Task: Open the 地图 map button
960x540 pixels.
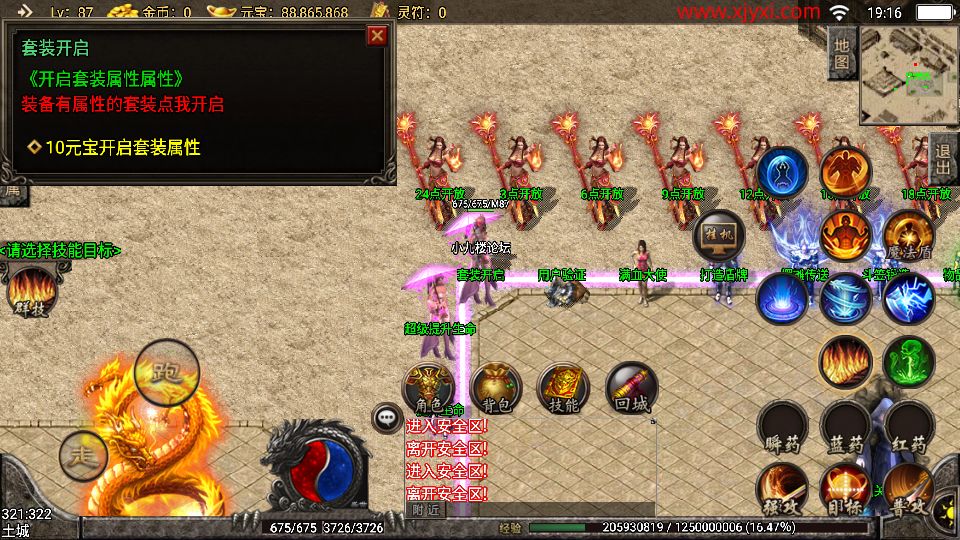Action: (x=842, y=54)
